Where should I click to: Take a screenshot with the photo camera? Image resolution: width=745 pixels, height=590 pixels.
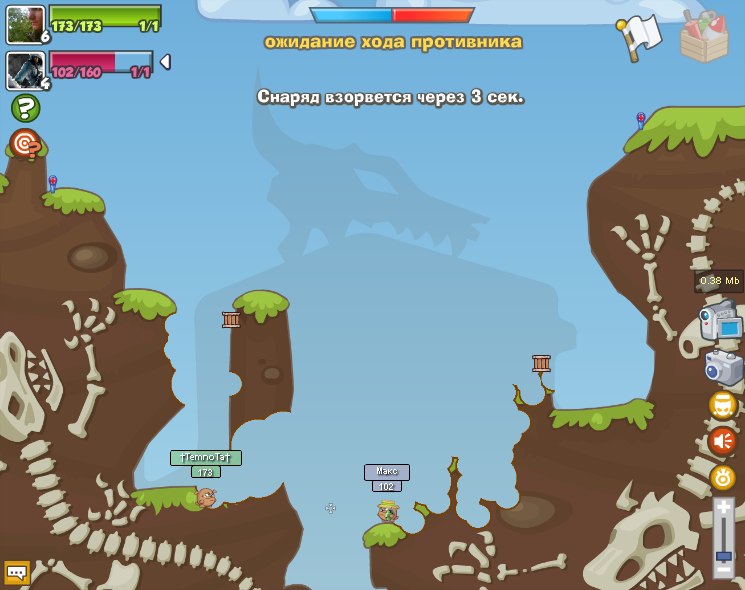coord(723,367)
